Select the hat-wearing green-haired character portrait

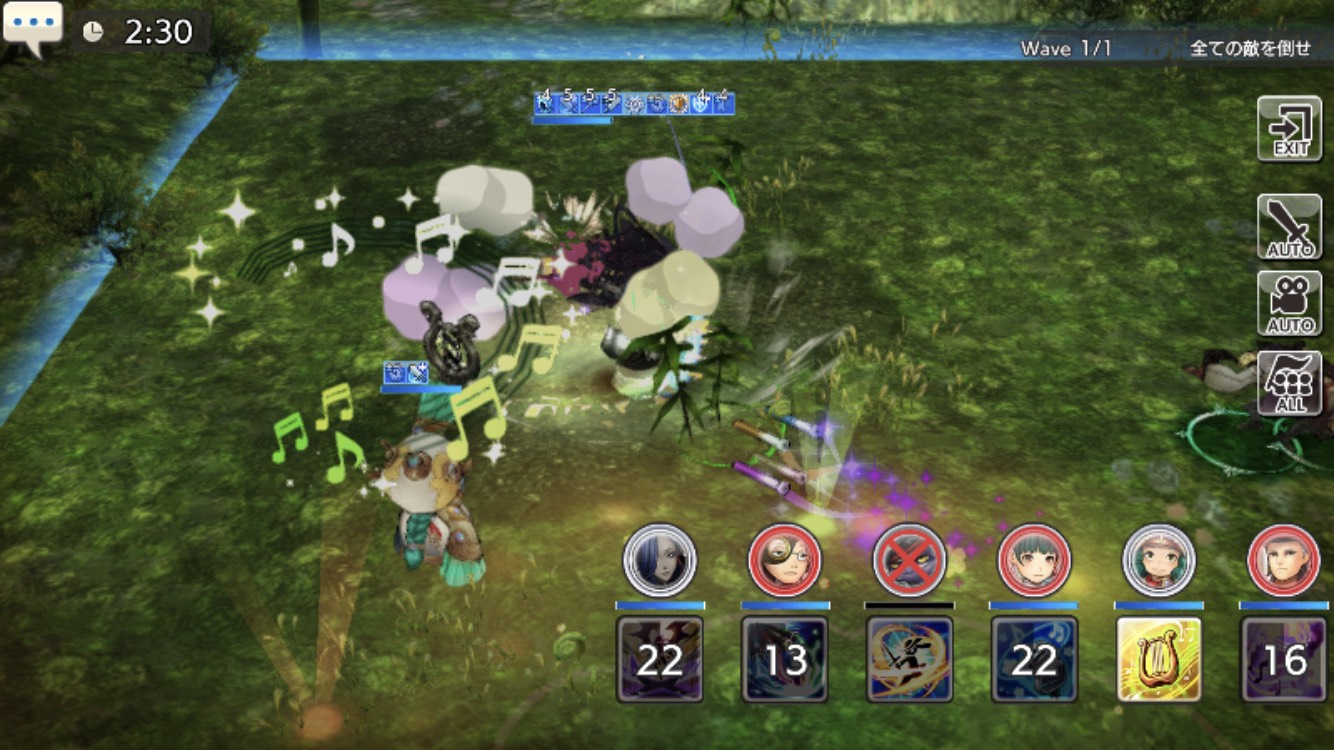click(x=1159, y=560)
